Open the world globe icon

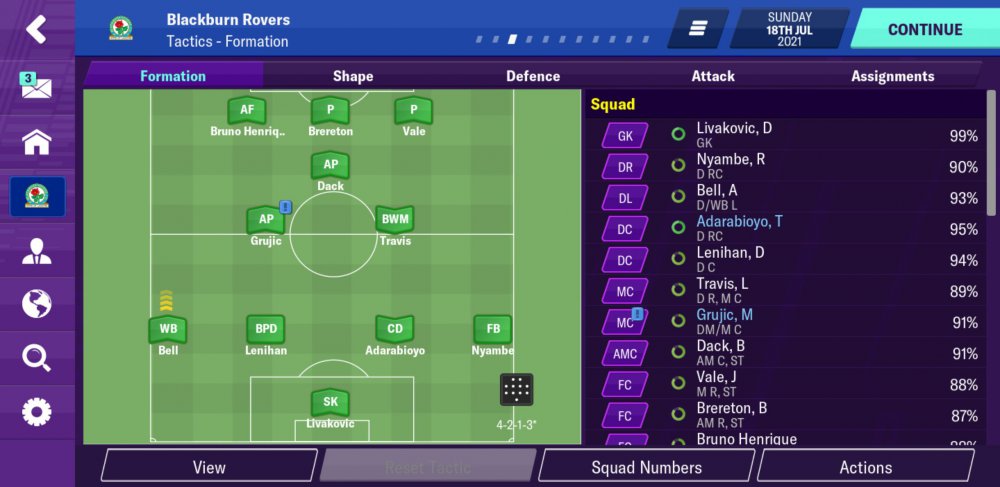coord(36,303)
